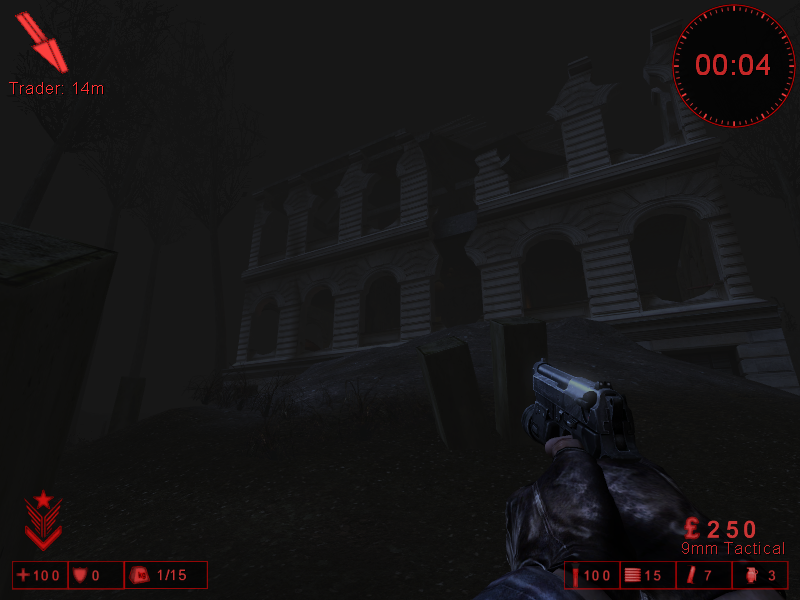Select the perk star rank emblem
This screenshot has width=800, height=600.
pos(43,520)
